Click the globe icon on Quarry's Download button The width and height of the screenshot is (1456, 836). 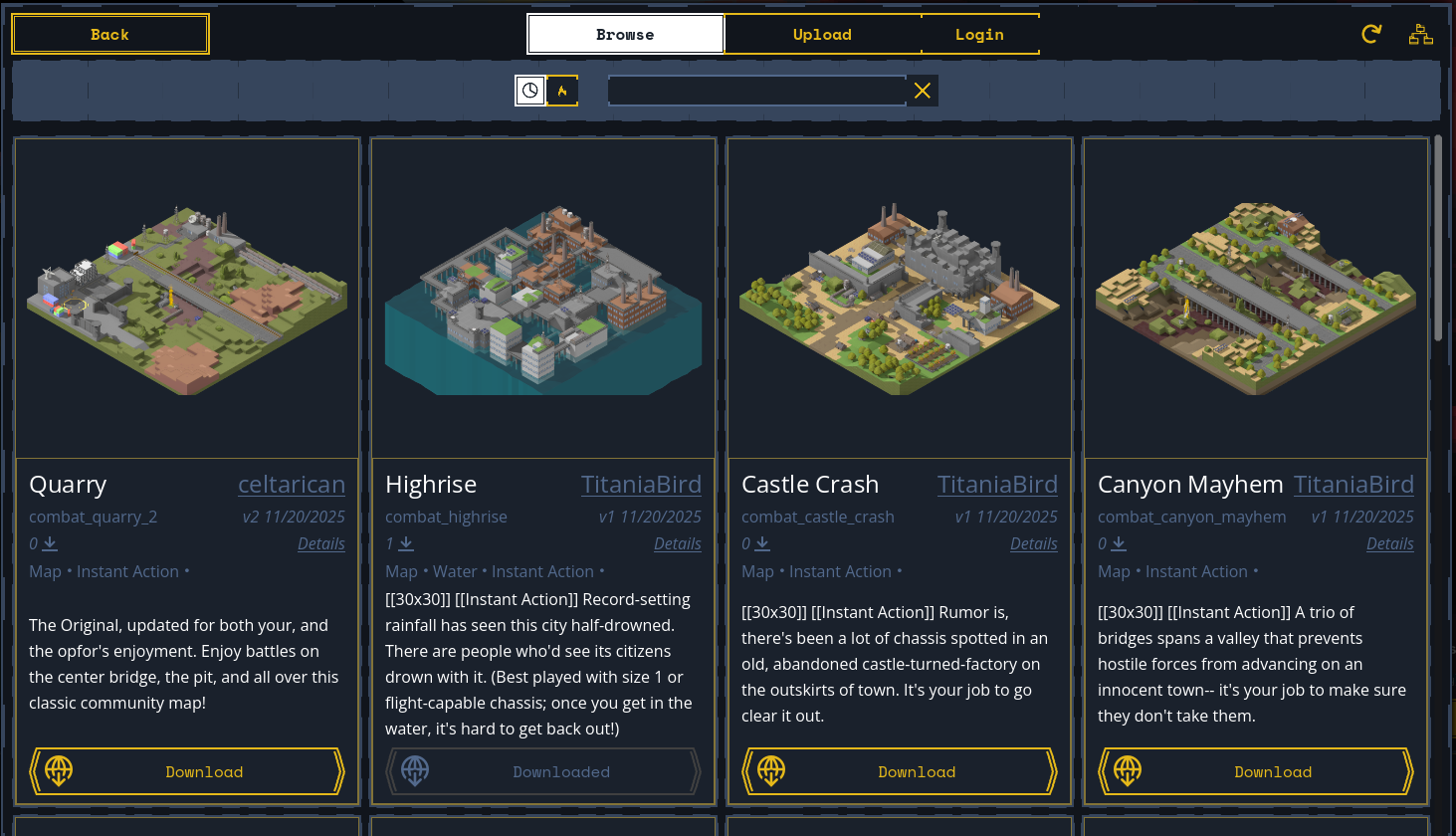click(58, 770)
